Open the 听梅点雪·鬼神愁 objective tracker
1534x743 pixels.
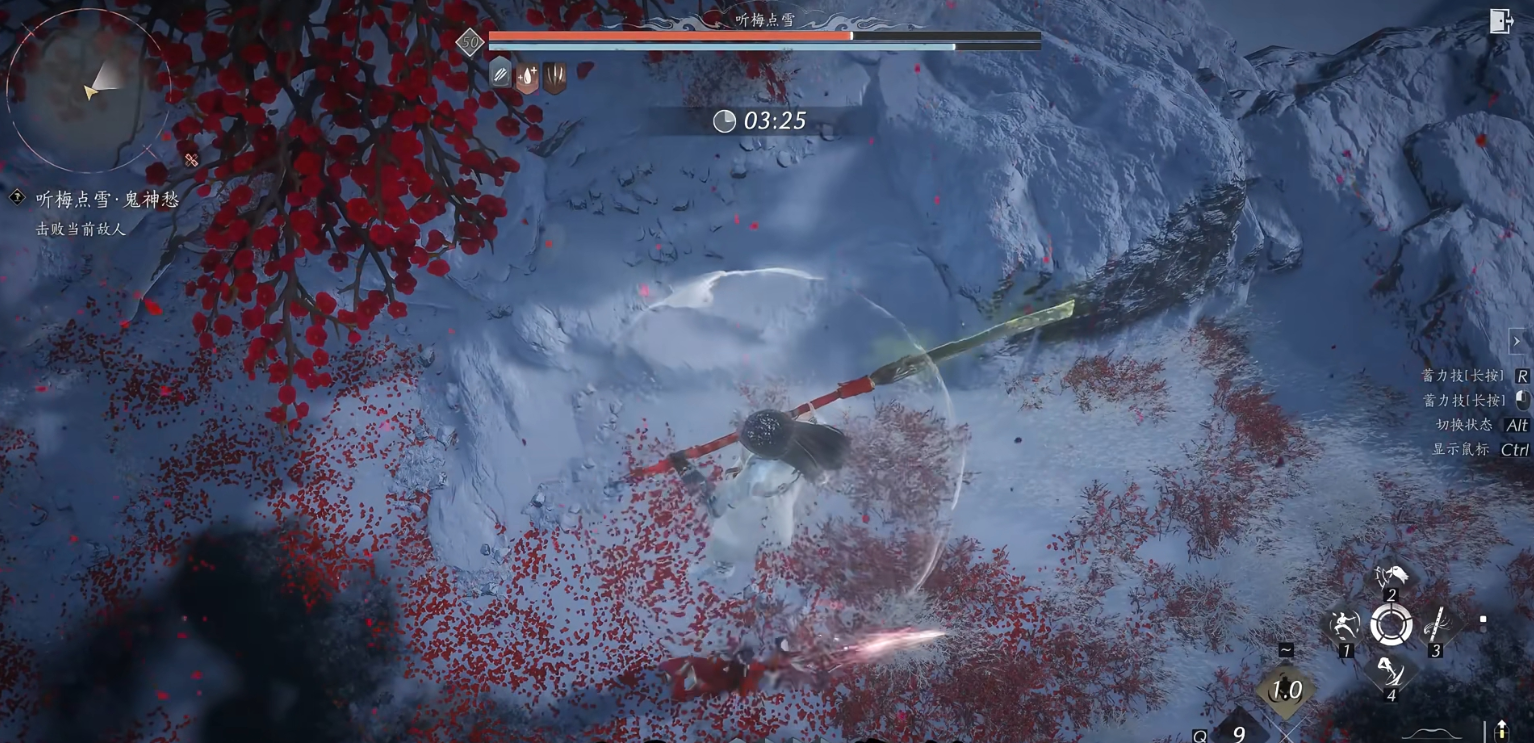[x=107, y=200]
